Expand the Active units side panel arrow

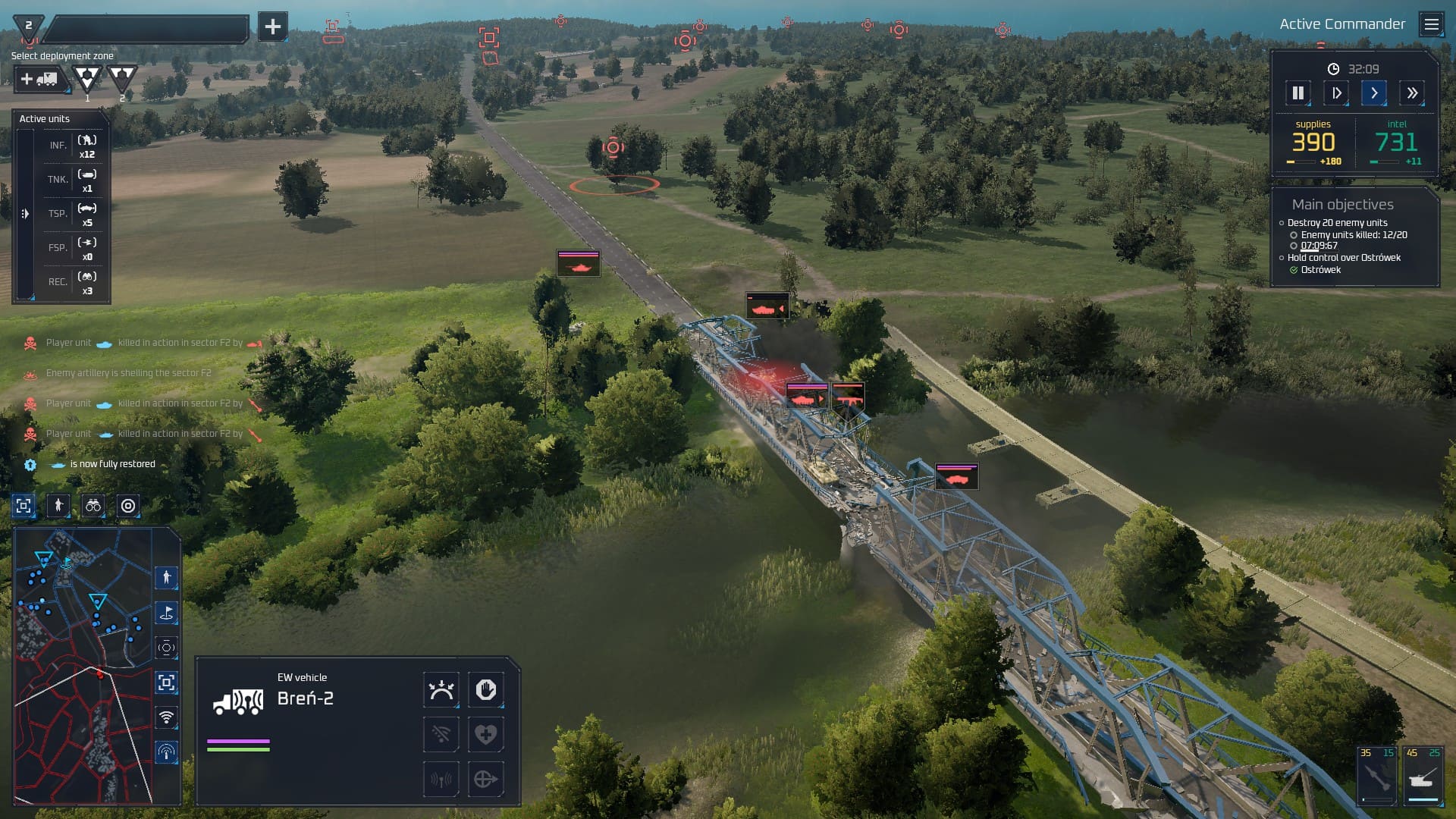pyautogui.click(x=25, y=214)
